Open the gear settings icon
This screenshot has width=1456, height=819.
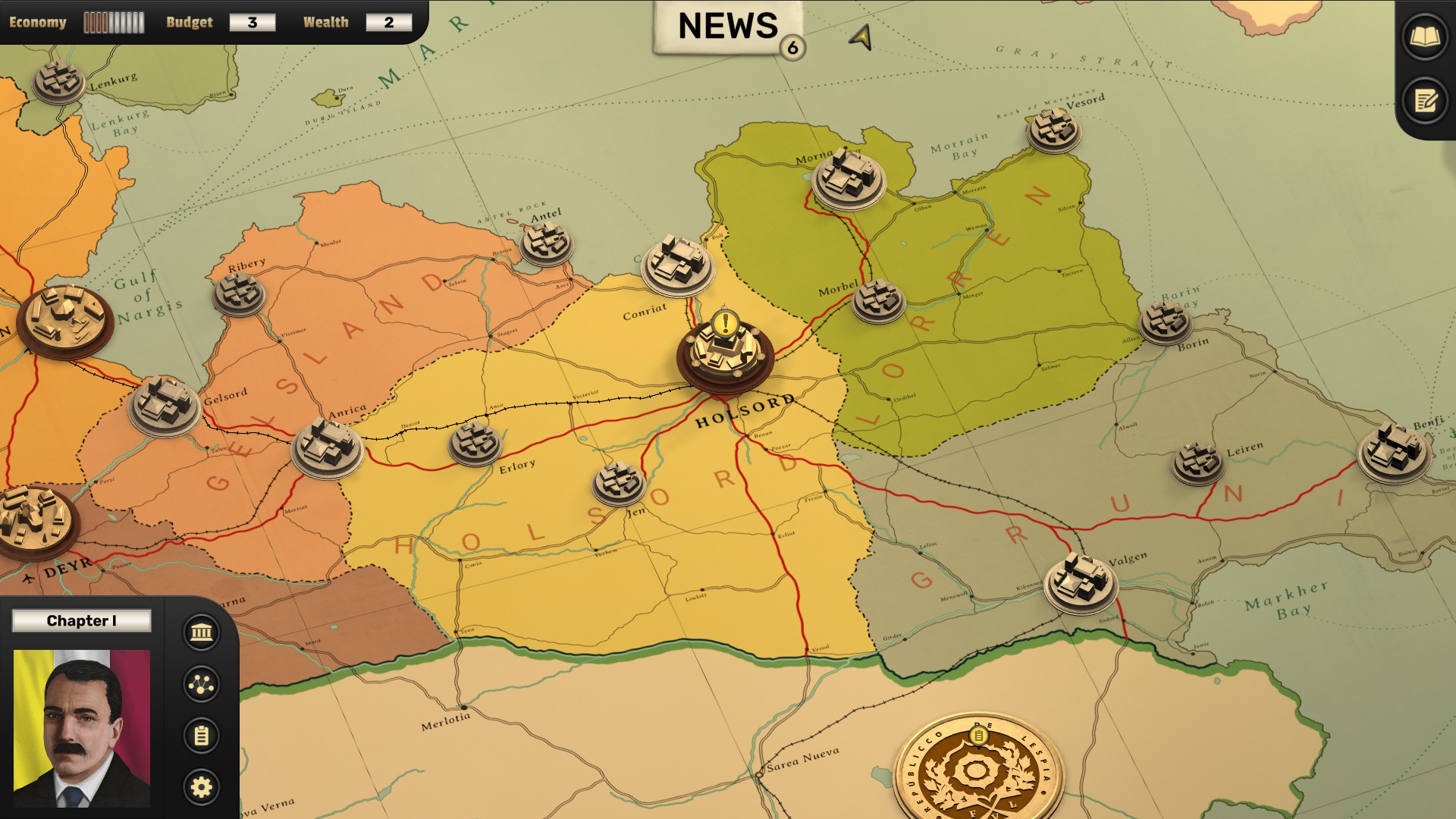[201, 787]
